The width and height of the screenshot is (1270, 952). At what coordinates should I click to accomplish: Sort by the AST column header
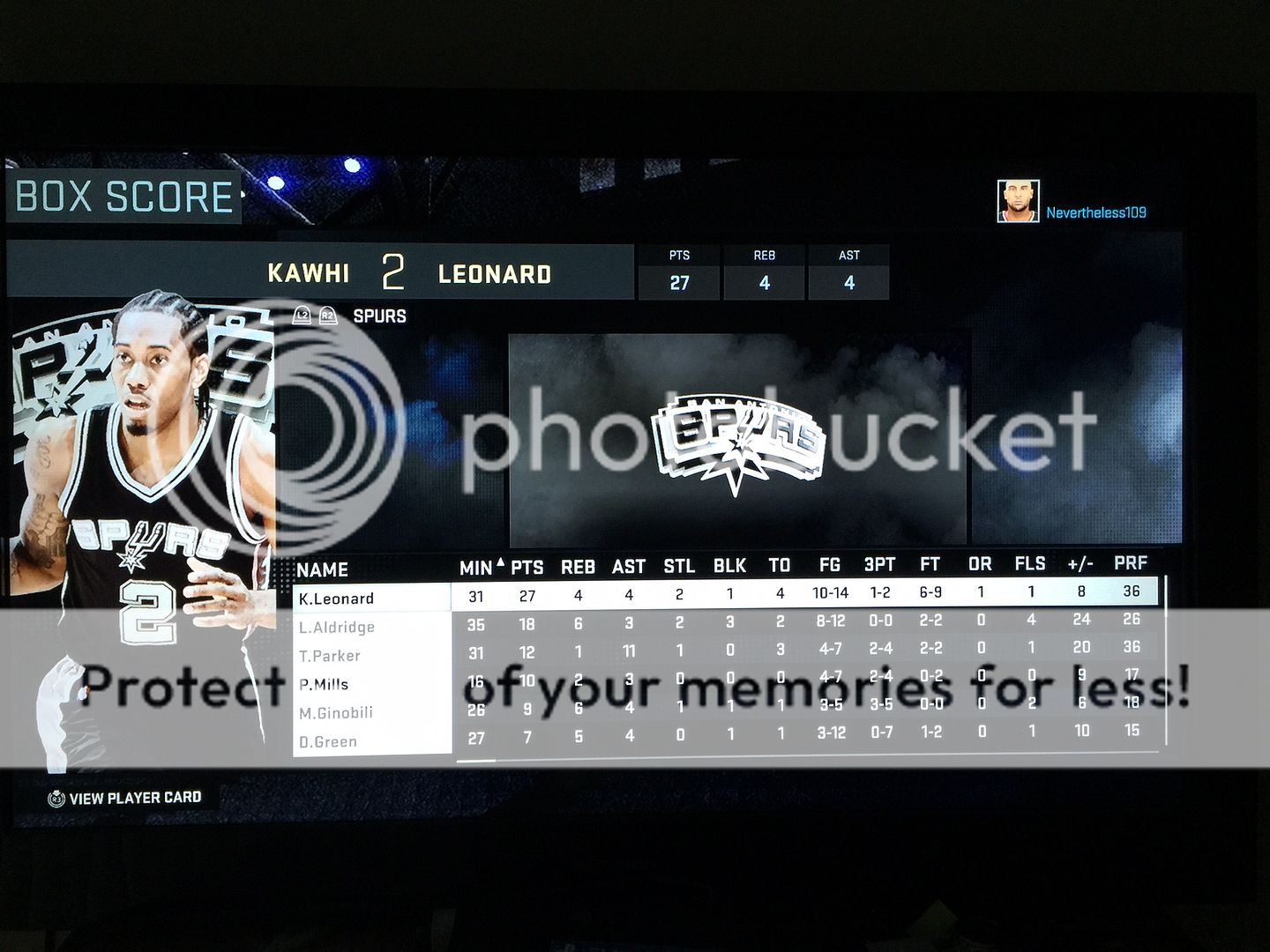pos(629,567)
